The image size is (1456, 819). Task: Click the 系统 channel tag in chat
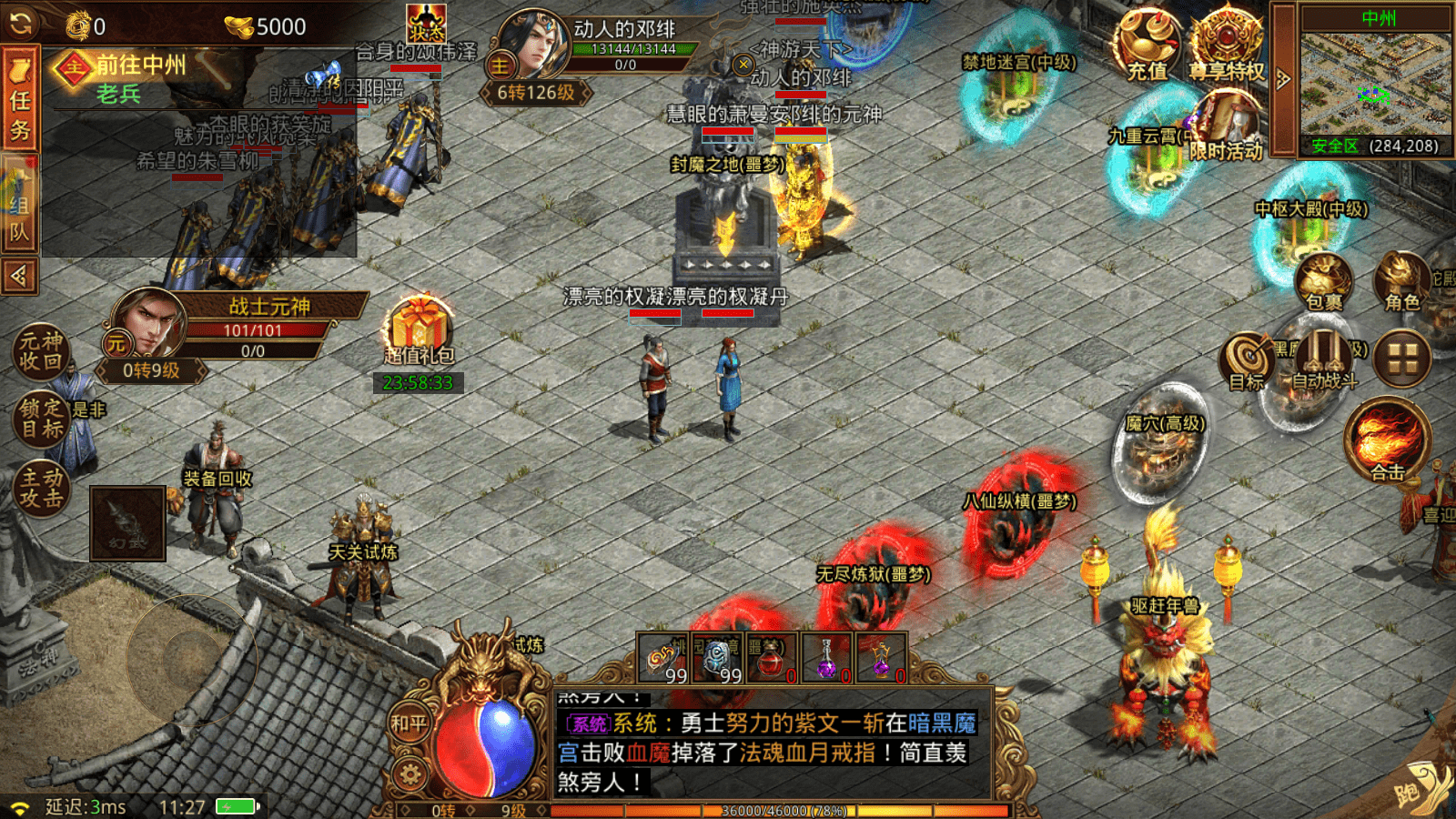click(588, 721)
